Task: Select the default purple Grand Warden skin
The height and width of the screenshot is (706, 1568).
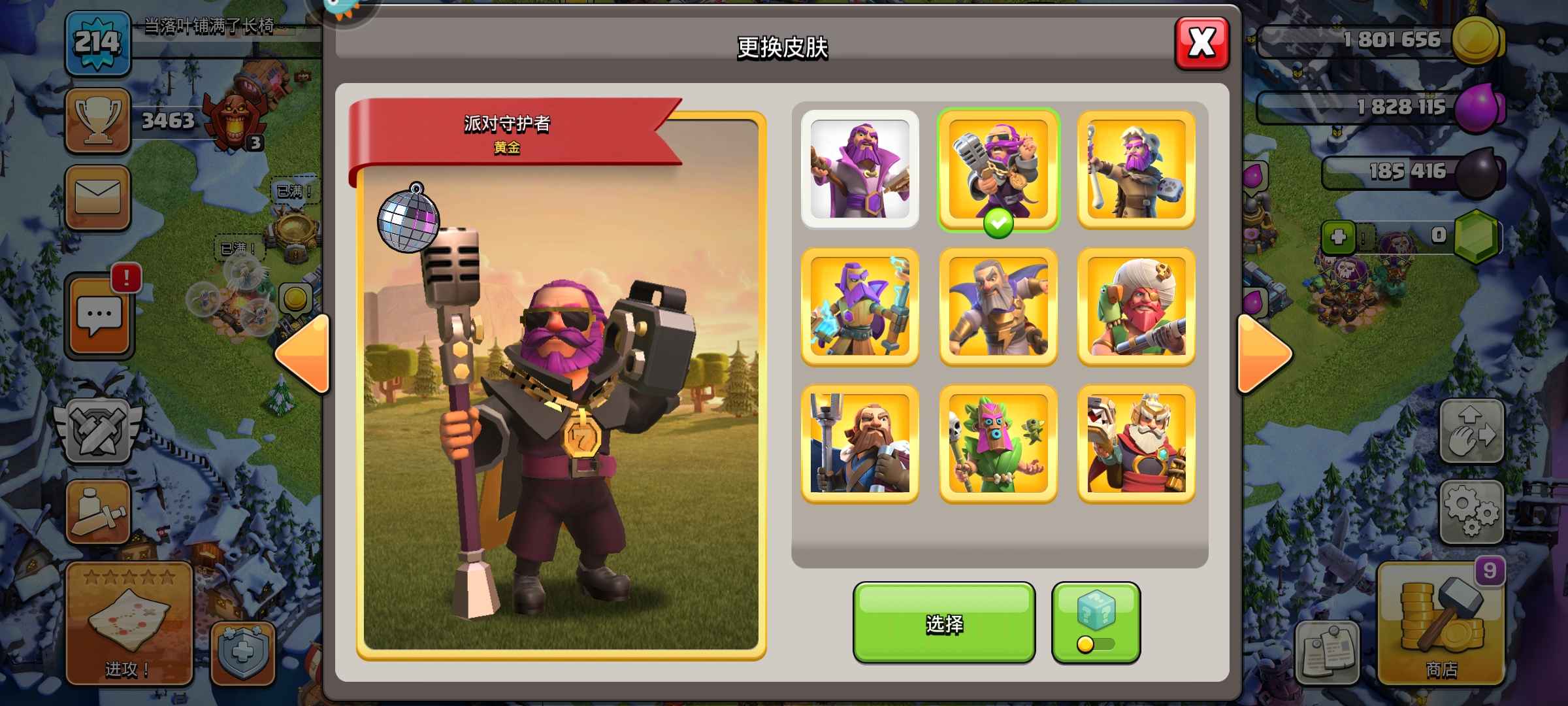Action: pyautogui.click(x=860, y=169)
